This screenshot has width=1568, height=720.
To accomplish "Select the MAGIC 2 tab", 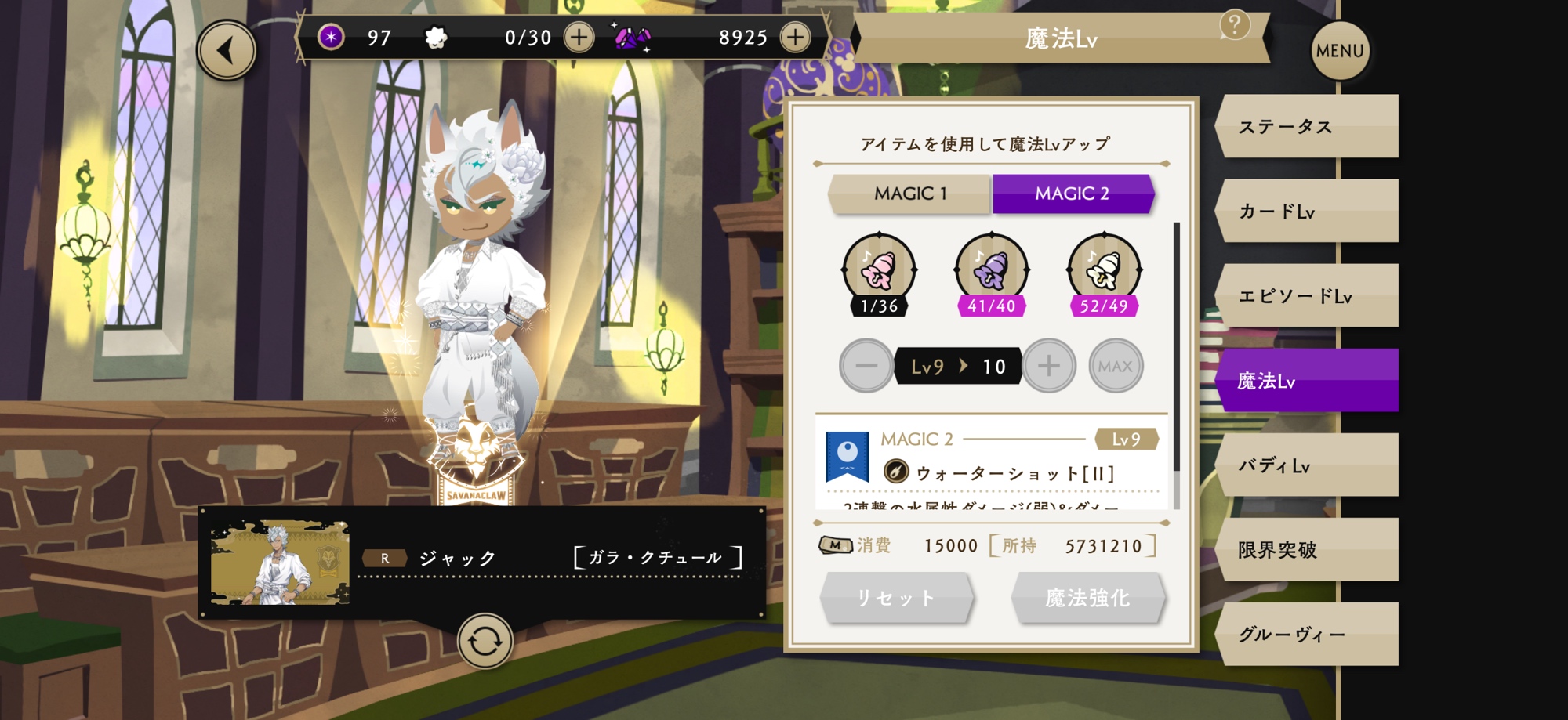I will (1072, 194).
